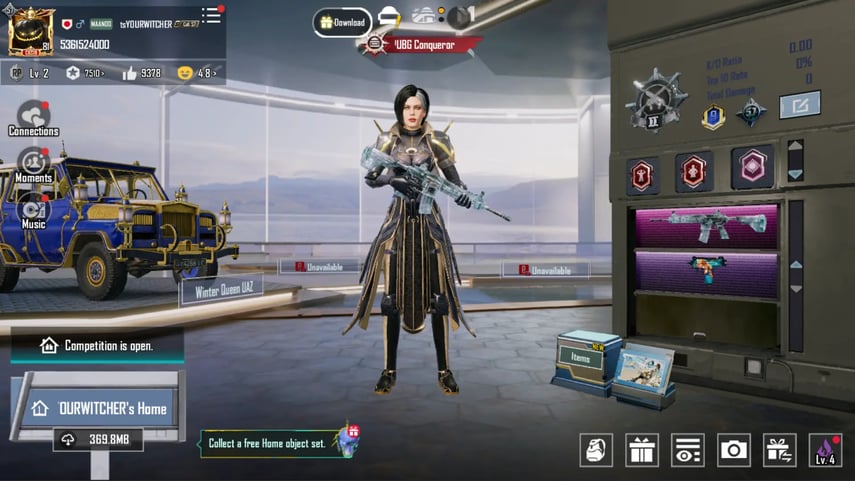855x481 pixels.
Task: Open the list menu beside the player name
Action: (211, 15)
